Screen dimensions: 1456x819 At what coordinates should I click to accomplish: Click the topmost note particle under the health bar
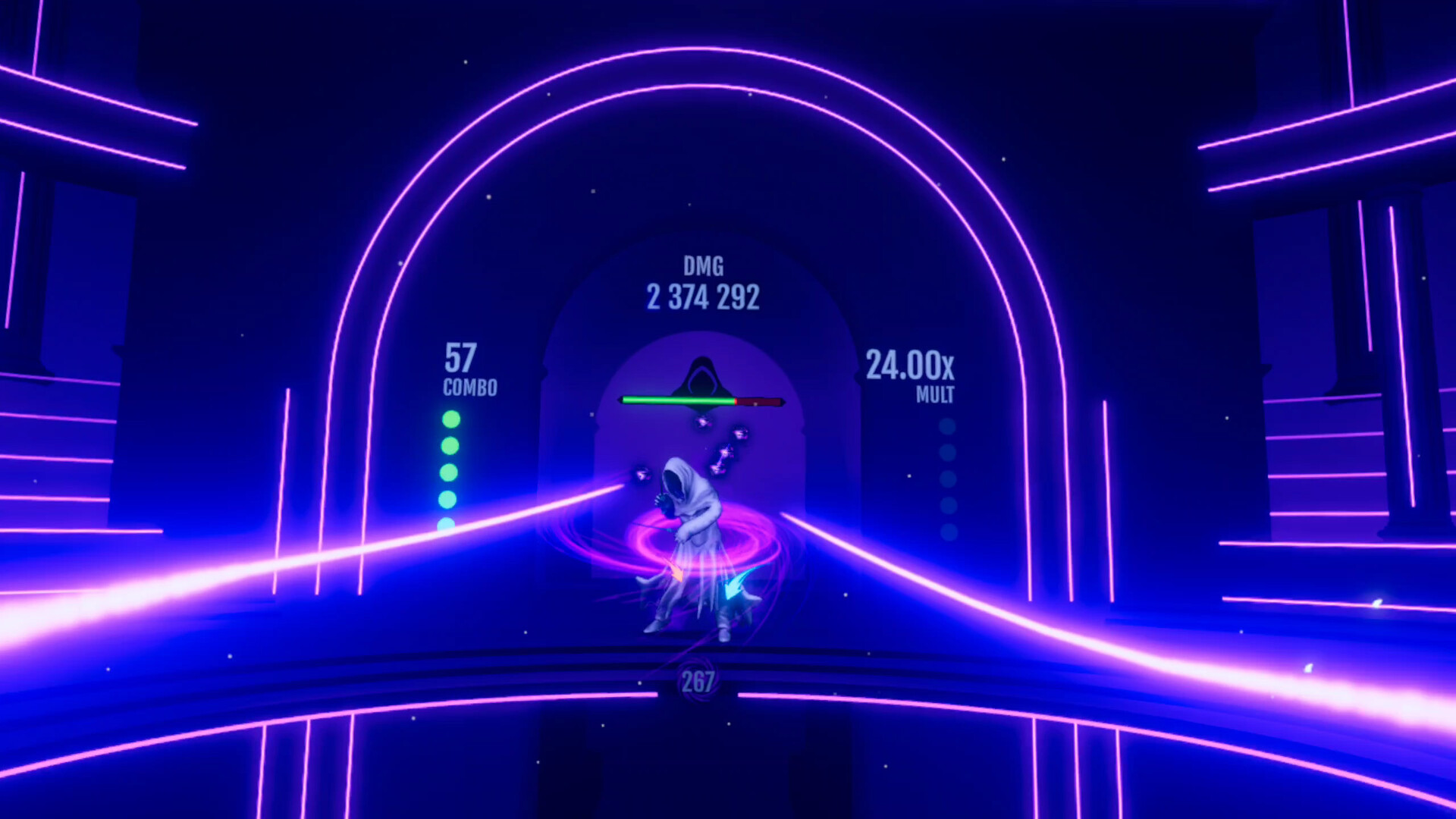(703, 421)
